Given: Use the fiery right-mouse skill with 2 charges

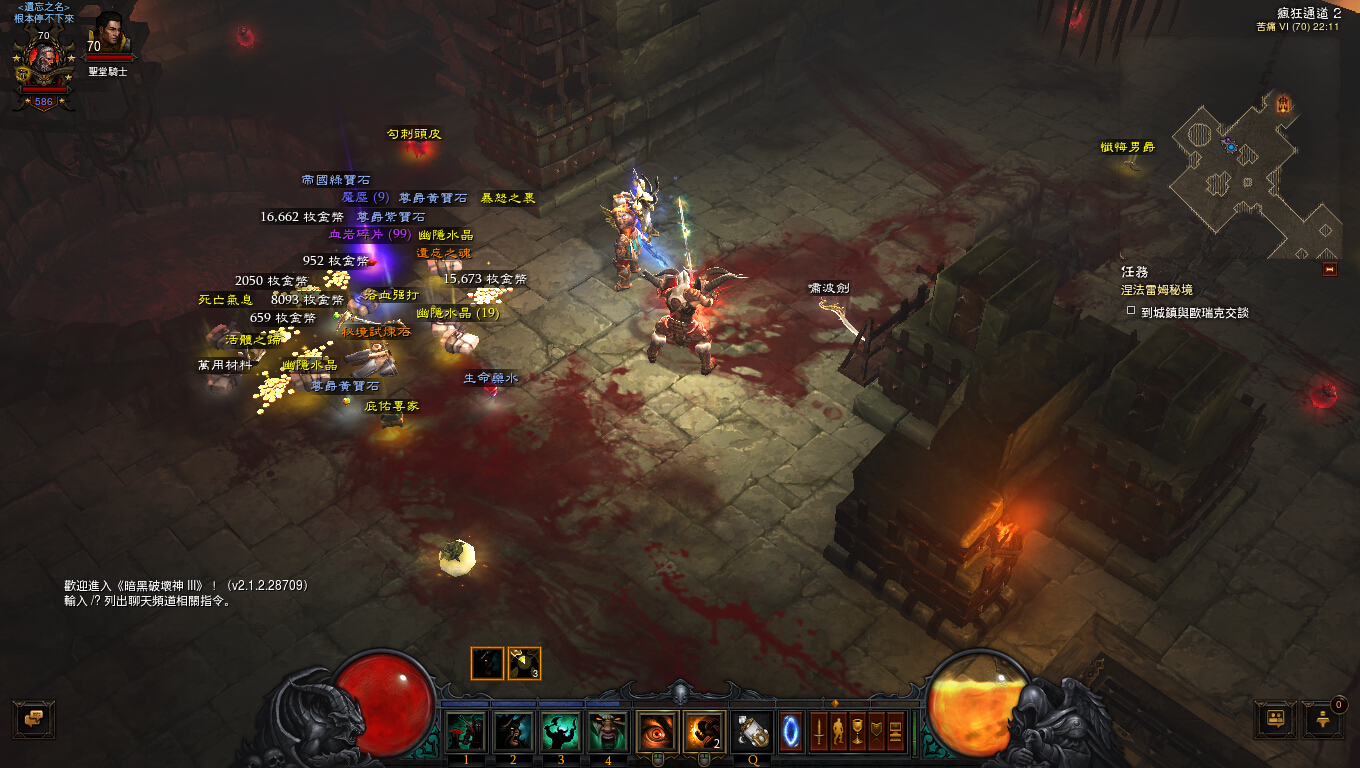Looking at the screenshot, I should [x=704, y=732].
